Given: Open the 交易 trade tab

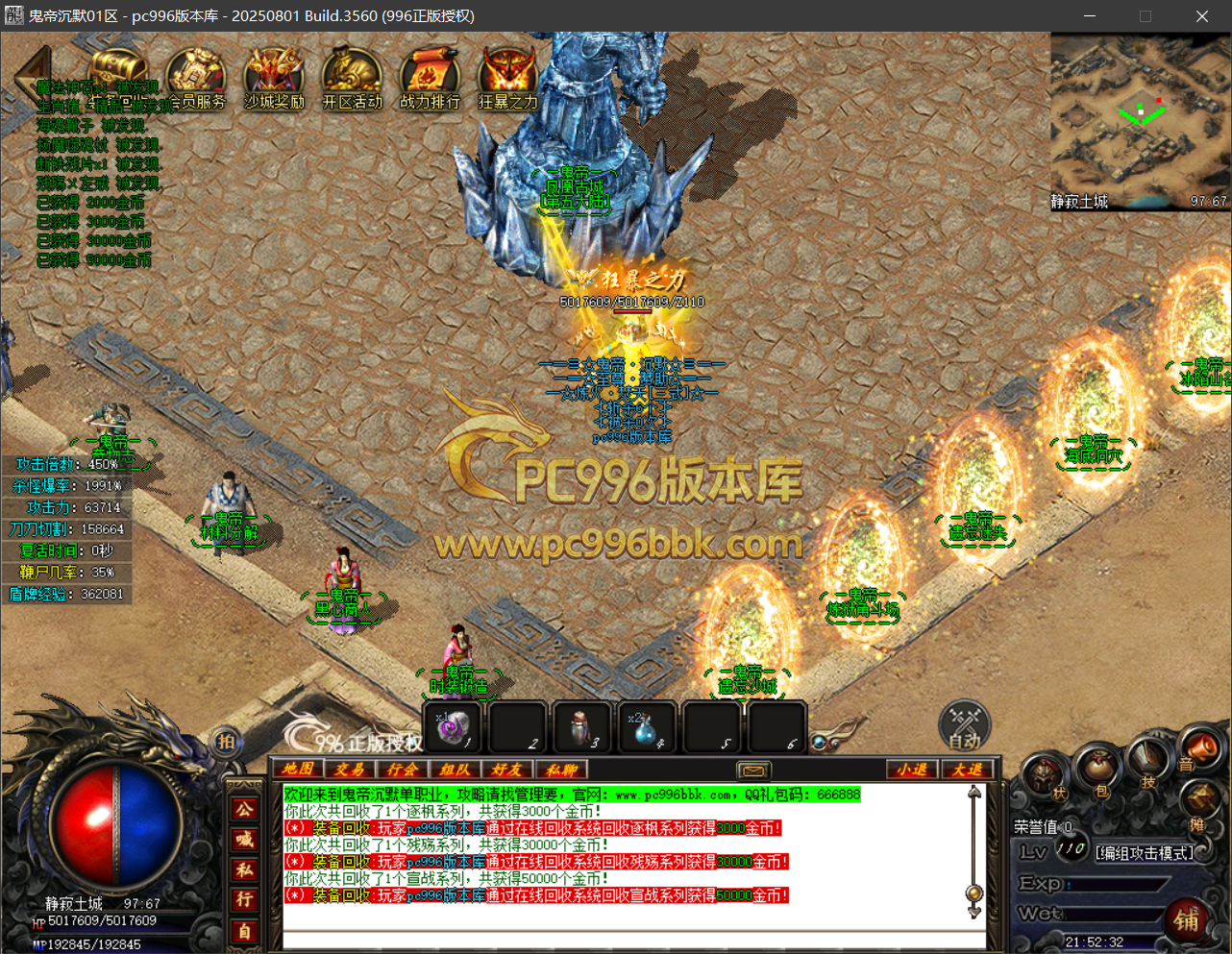Looking at the screenshot, I should click(350, 770).
